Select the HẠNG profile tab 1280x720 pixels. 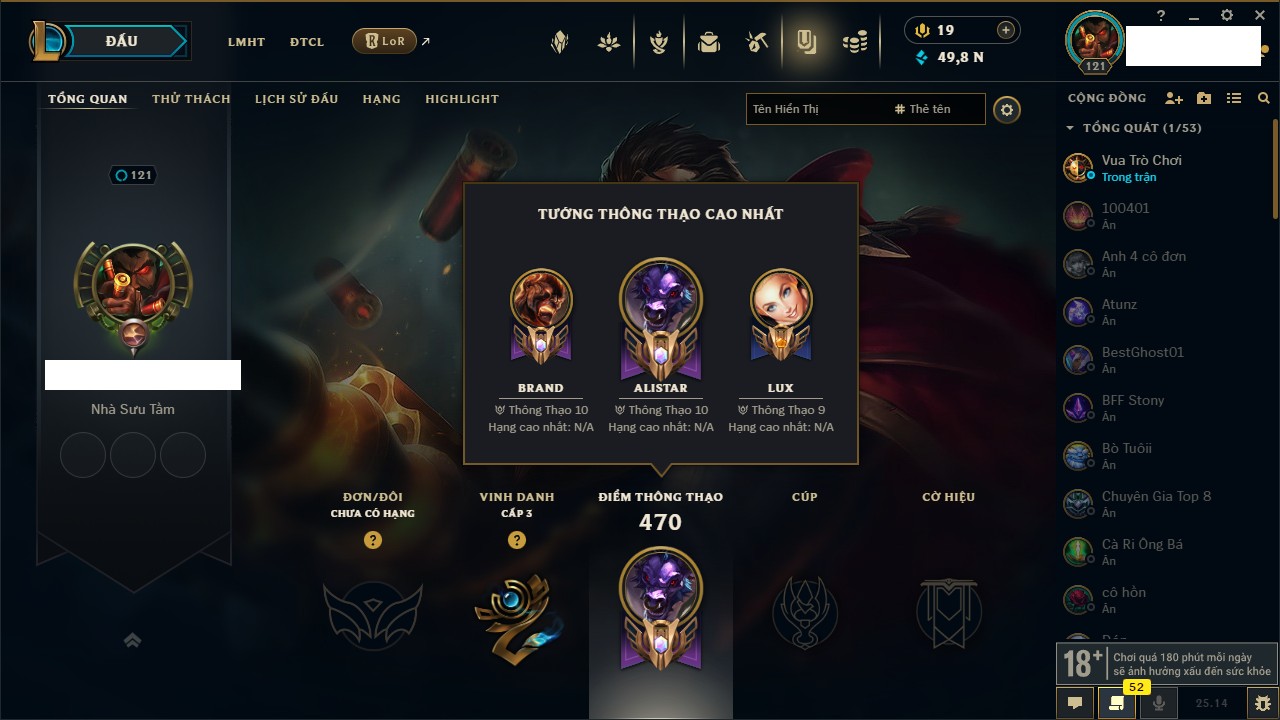tap(381, 99)
